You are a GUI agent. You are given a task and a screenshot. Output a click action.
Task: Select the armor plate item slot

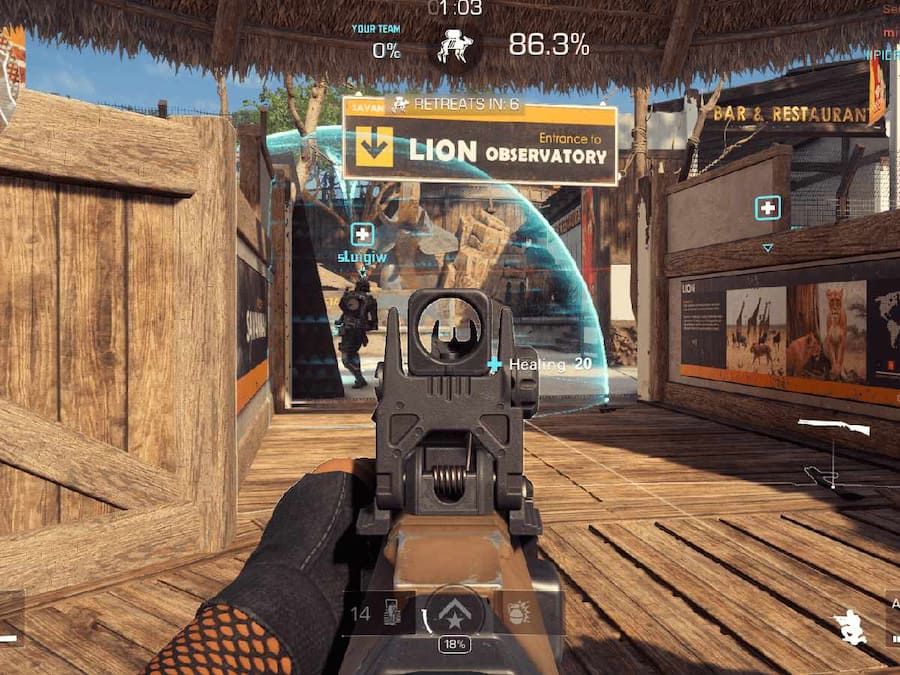393,612
